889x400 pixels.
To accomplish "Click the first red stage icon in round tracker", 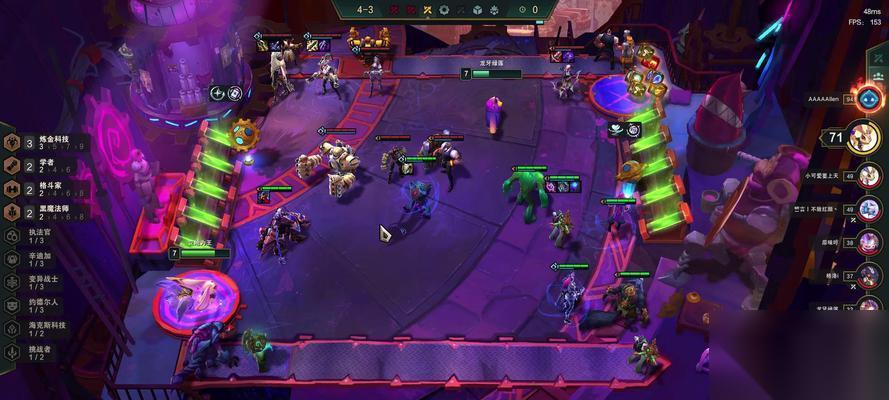I will click(x=391, y=10).
